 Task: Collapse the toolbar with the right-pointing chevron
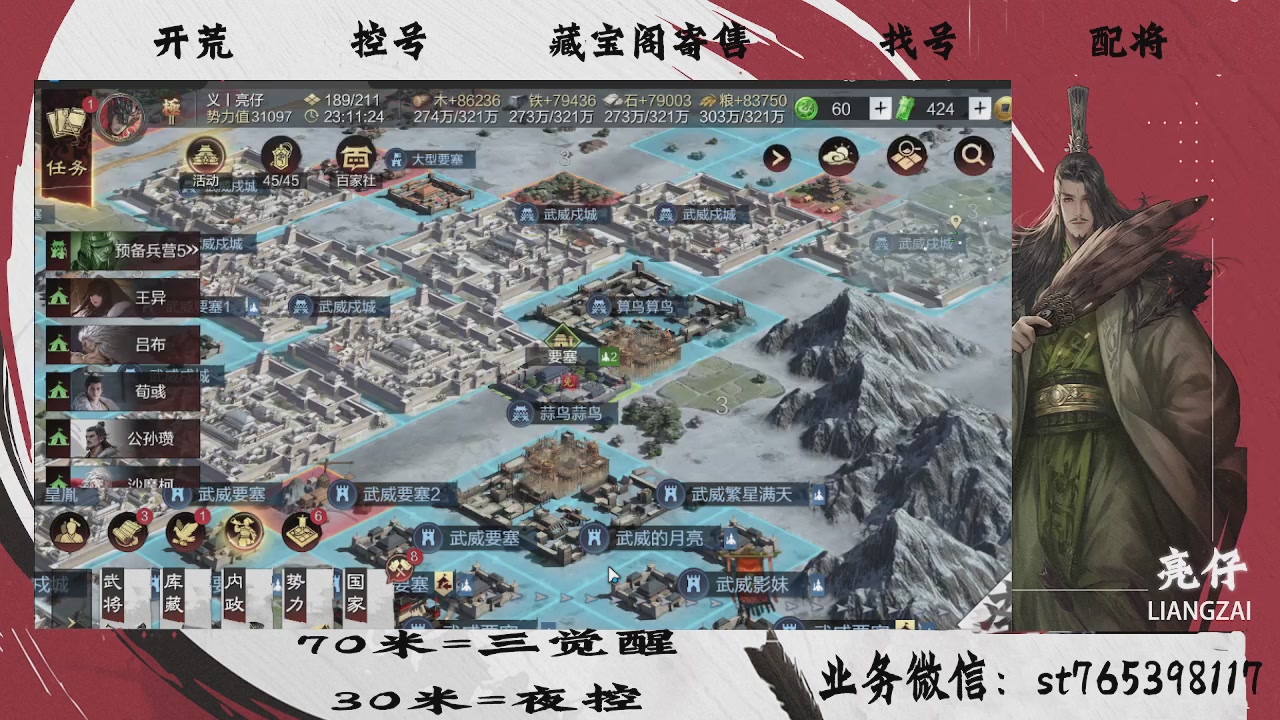[x=777, y=156]
